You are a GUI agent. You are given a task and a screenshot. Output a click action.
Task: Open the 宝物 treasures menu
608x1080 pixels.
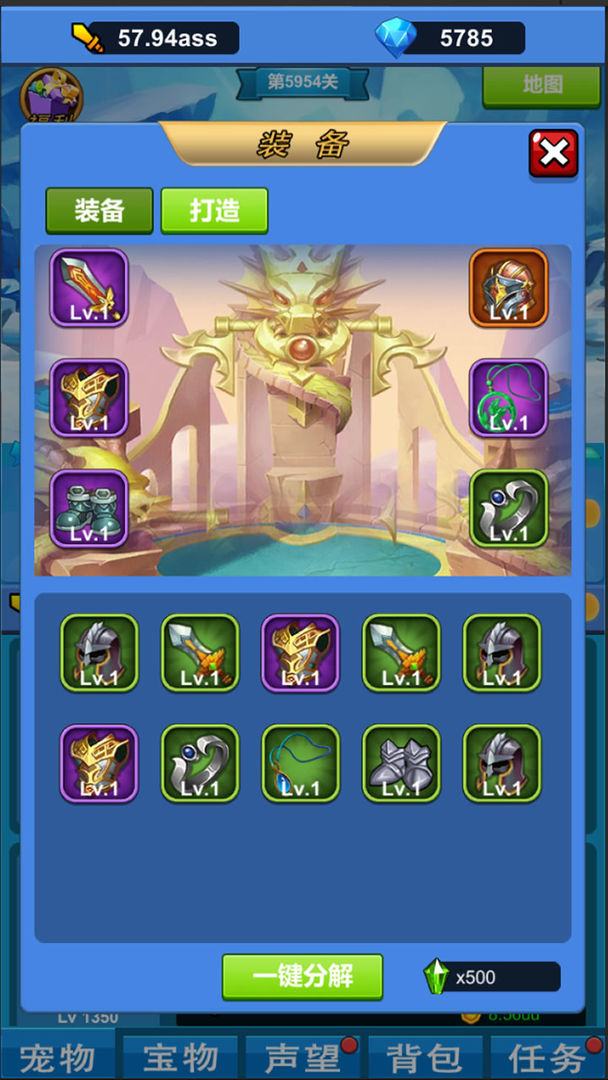(x=180, y=1058)
